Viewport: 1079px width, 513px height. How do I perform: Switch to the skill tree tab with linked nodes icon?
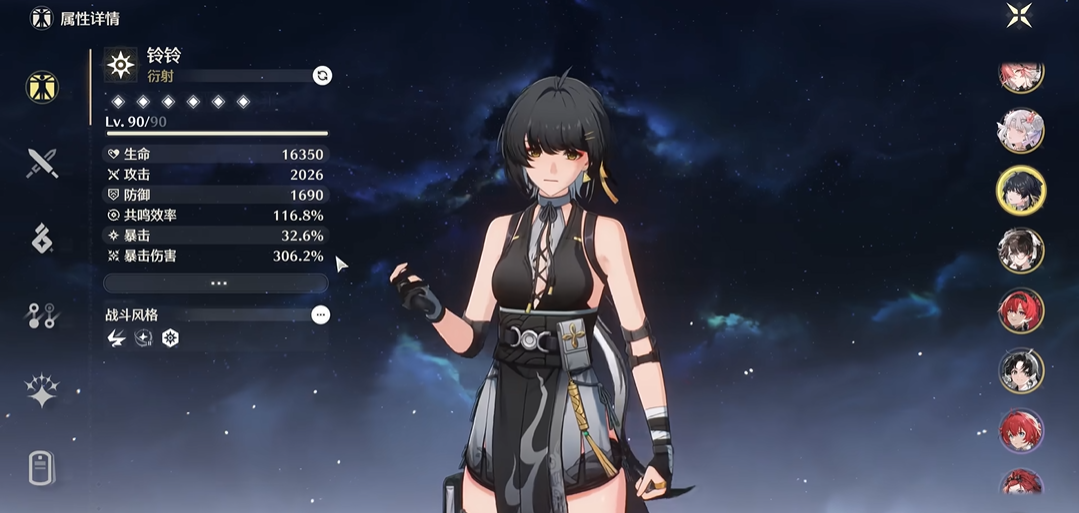click(x=42, y=316)
